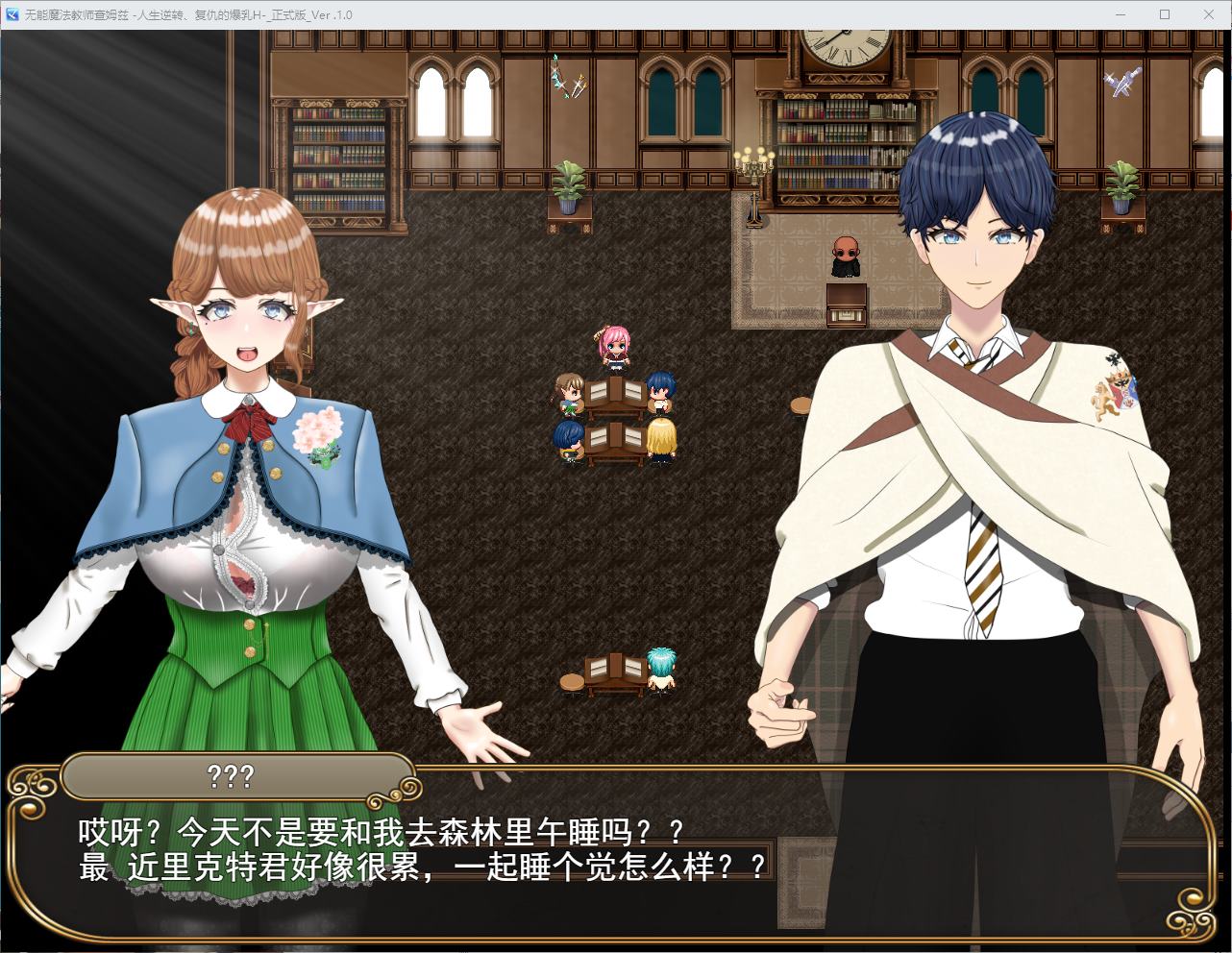Viewport: 1232px width, 953px height.
Task: Click the potted plant near the right pillar
Action: (1122, 183)
